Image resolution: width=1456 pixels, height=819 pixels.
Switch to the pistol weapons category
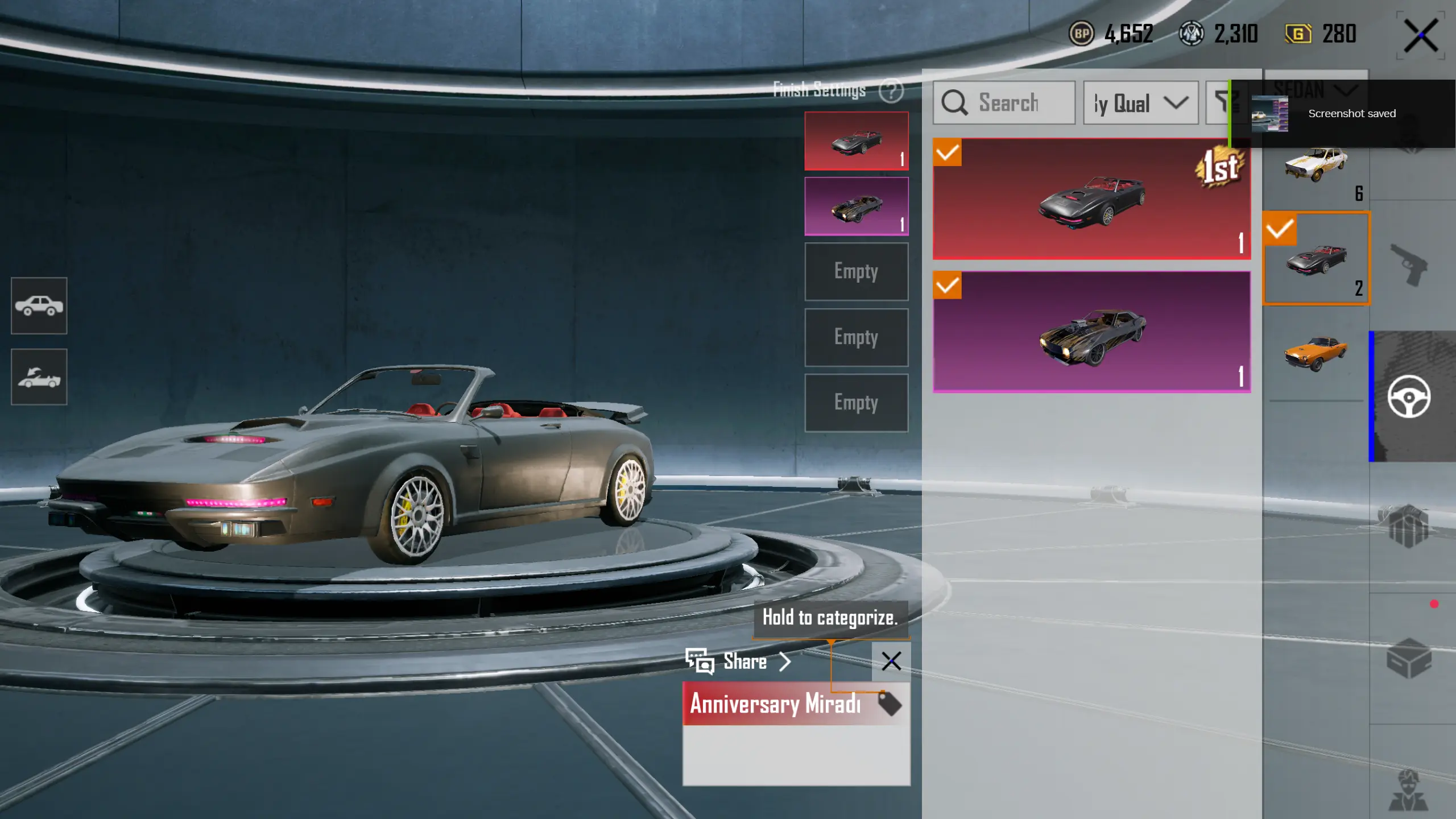tap(1409, 264)
